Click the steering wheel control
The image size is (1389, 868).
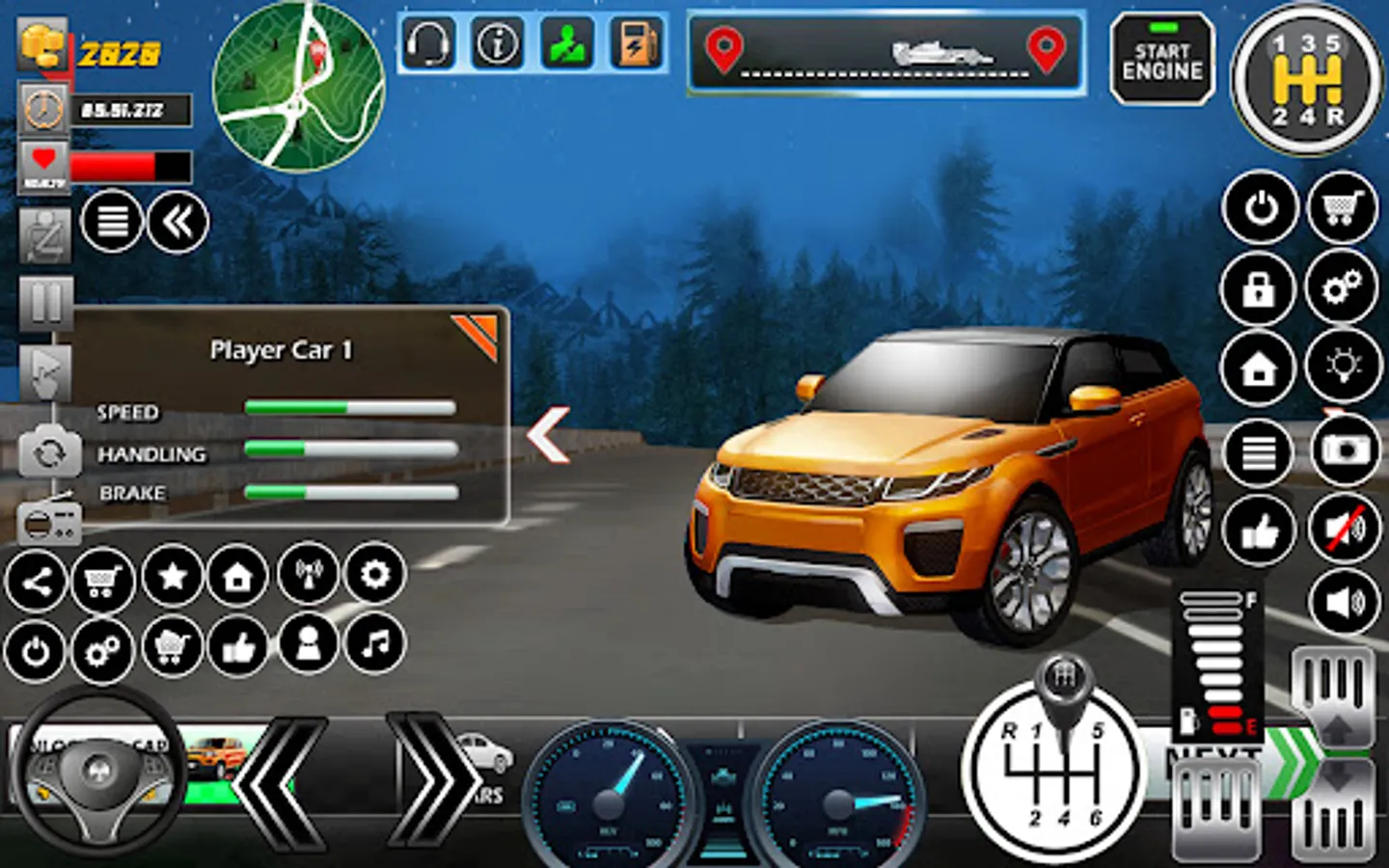98,773
